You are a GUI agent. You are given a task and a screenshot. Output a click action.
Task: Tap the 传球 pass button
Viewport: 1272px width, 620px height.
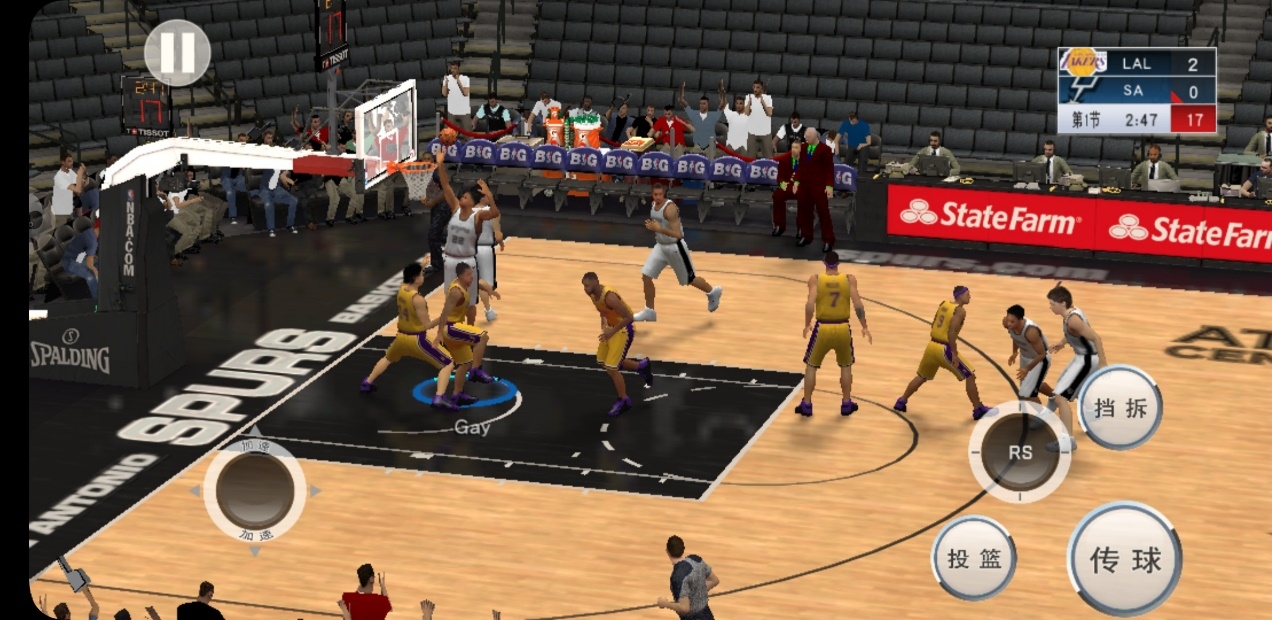point(1125,559)
